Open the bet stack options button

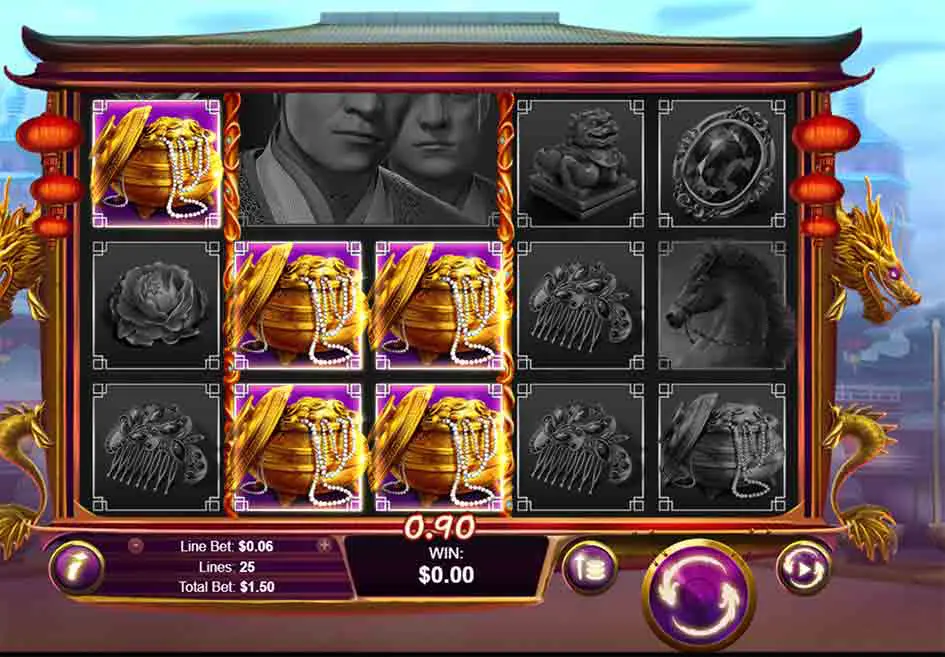[x=588, y=568]
